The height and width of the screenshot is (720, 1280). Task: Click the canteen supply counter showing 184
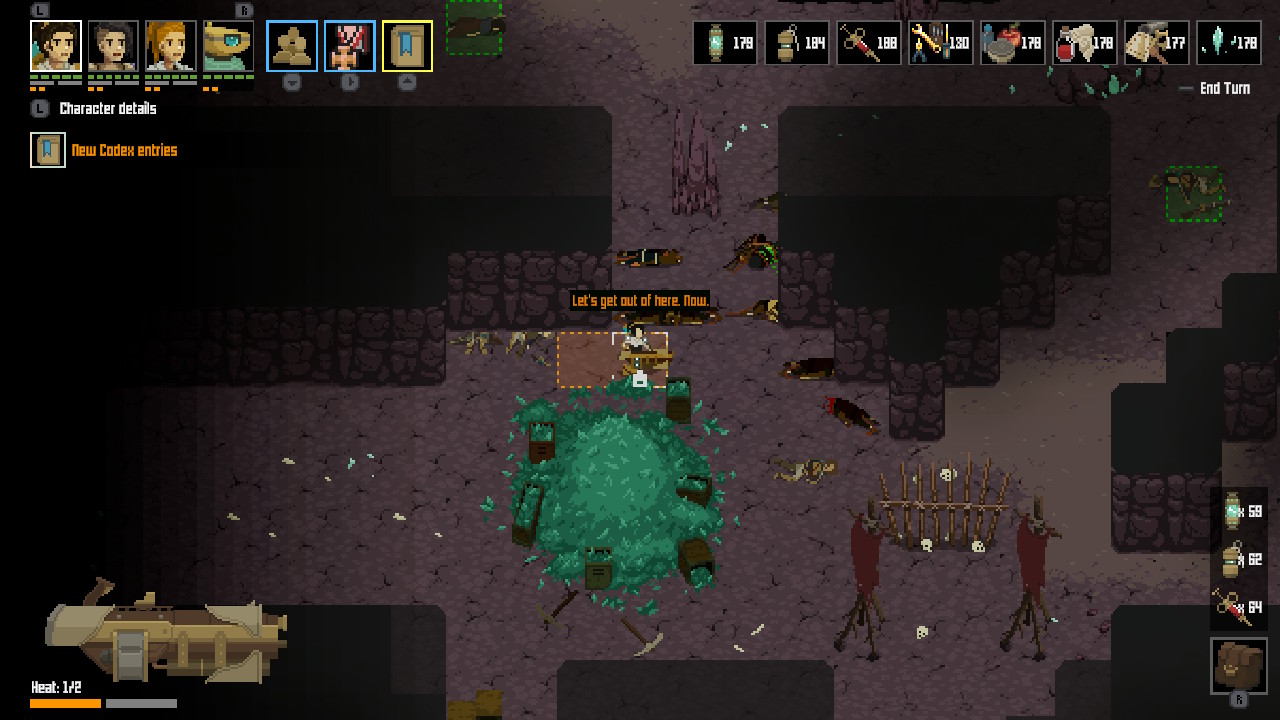click(x=797, y=42)
